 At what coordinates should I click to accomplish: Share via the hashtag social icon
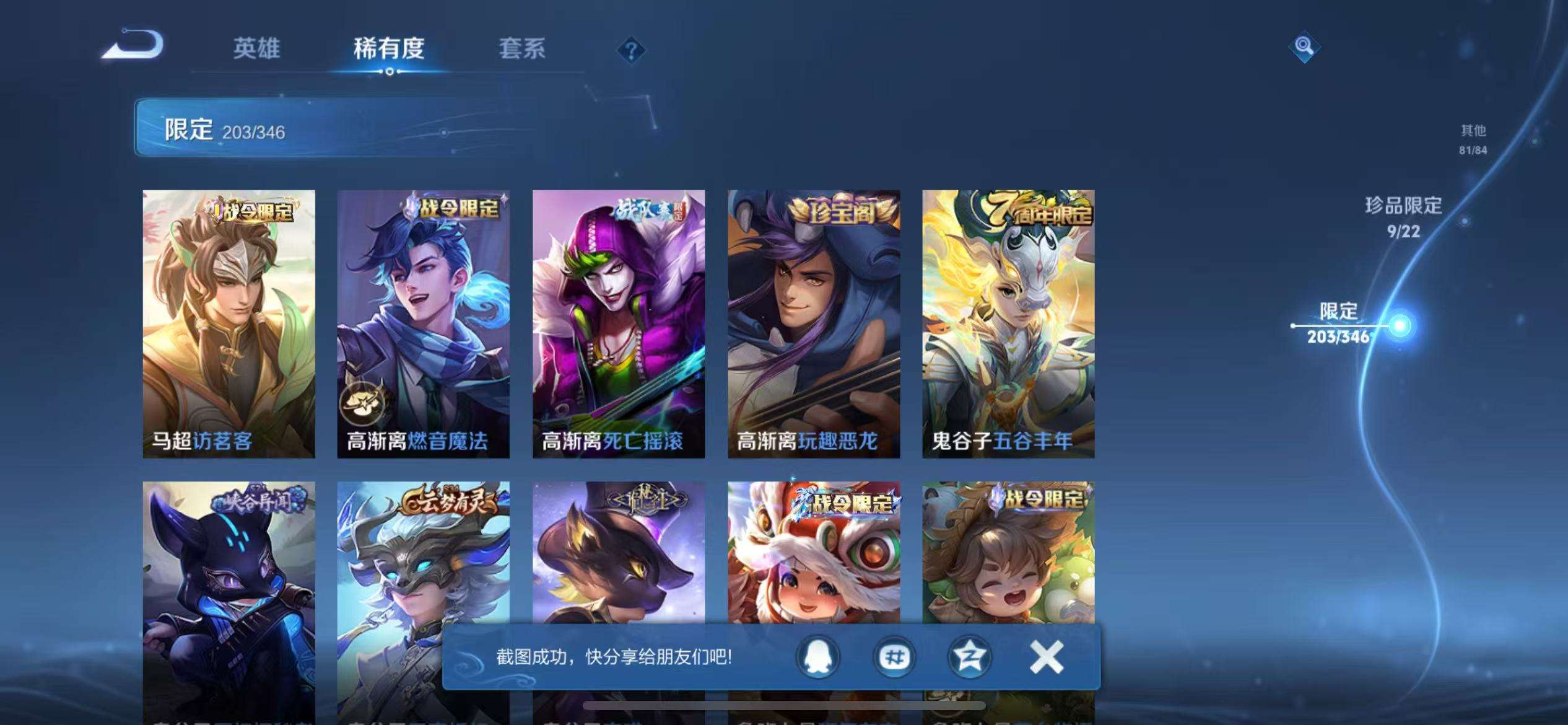(894, 657)
